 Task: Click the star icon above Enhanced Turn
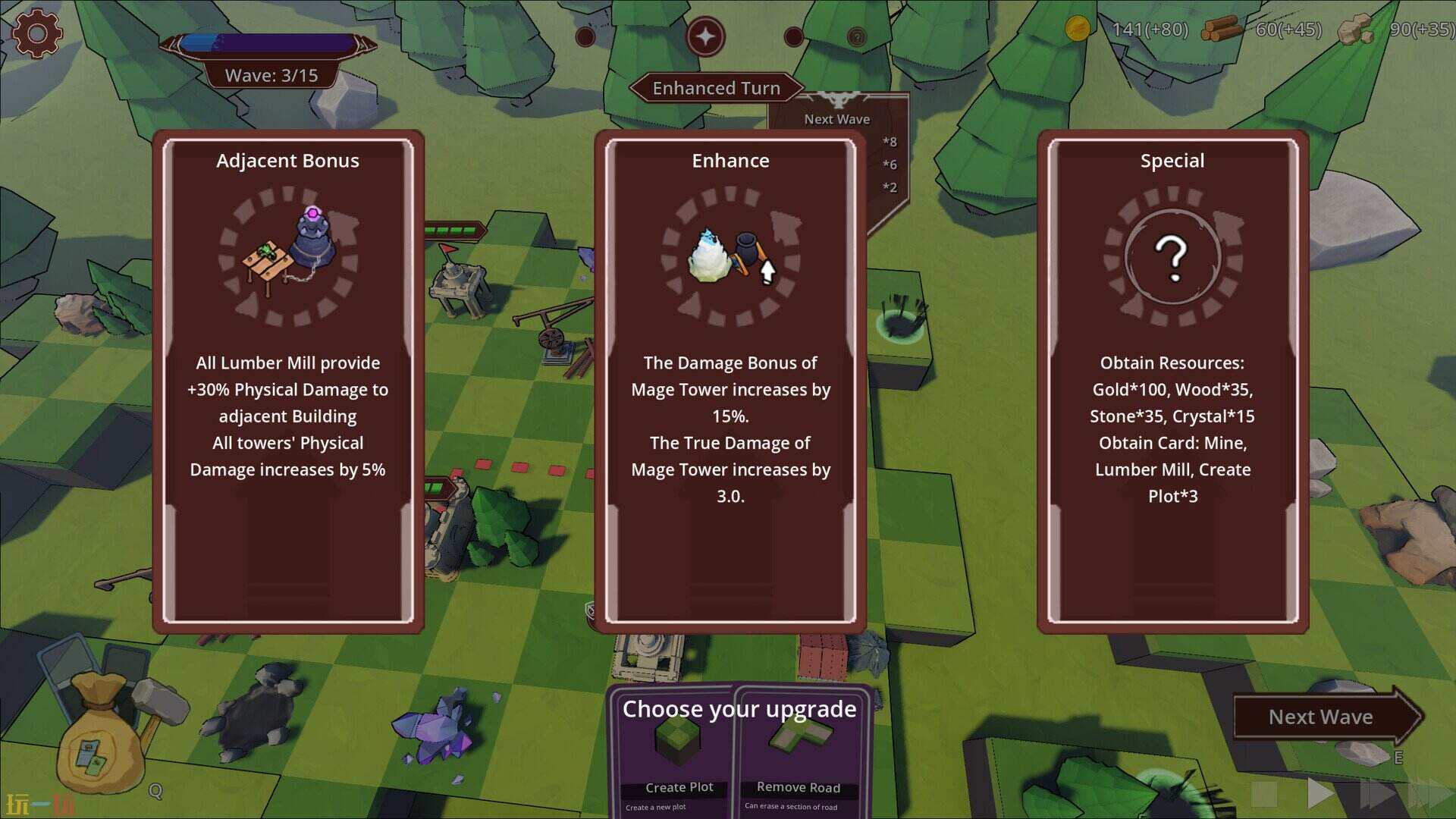tap(706, 36)
